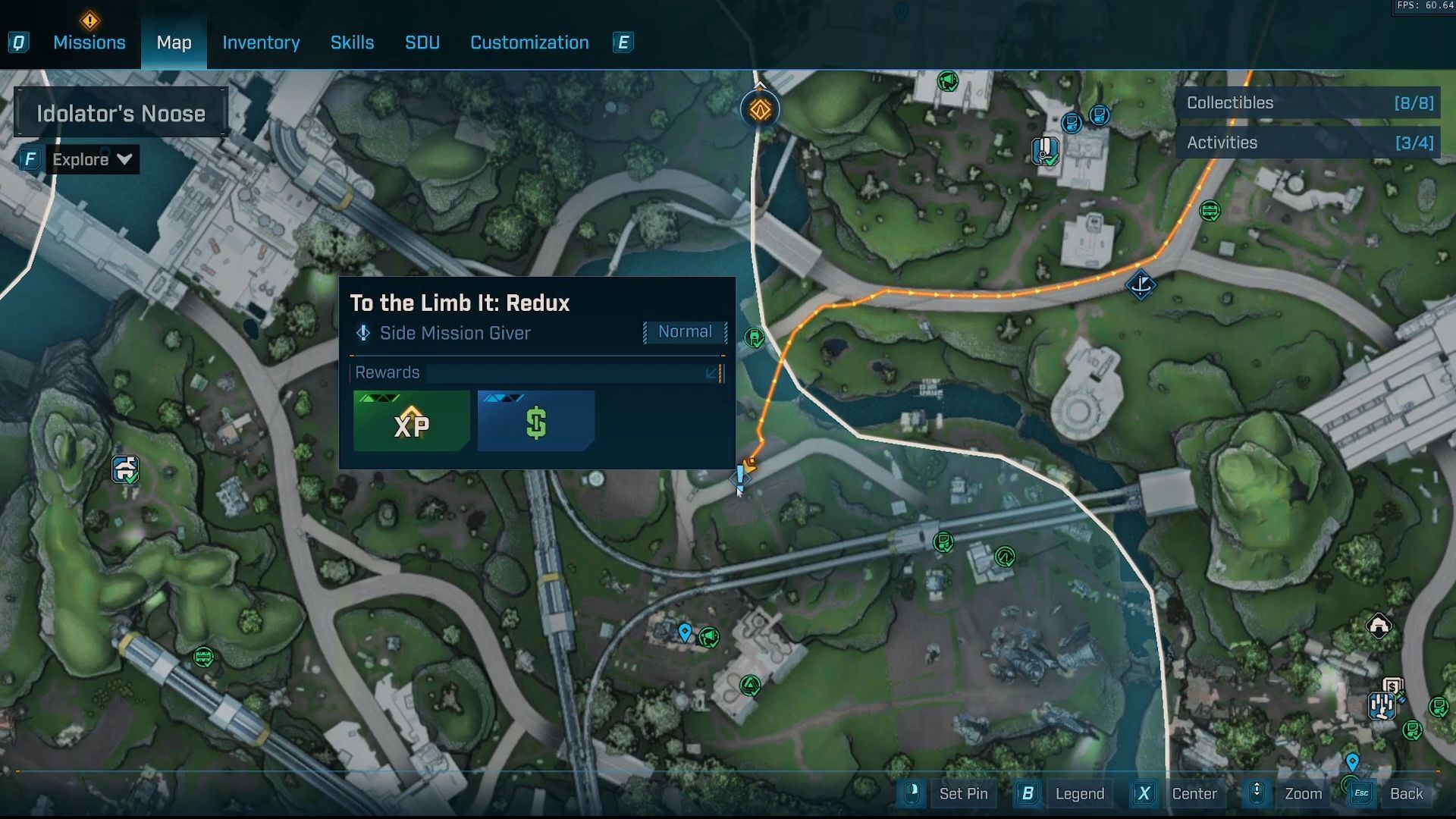This screenshot has width=1456, height=819.
Task: Select the blue diamond marker on orange route
Action: (1141, 285)
